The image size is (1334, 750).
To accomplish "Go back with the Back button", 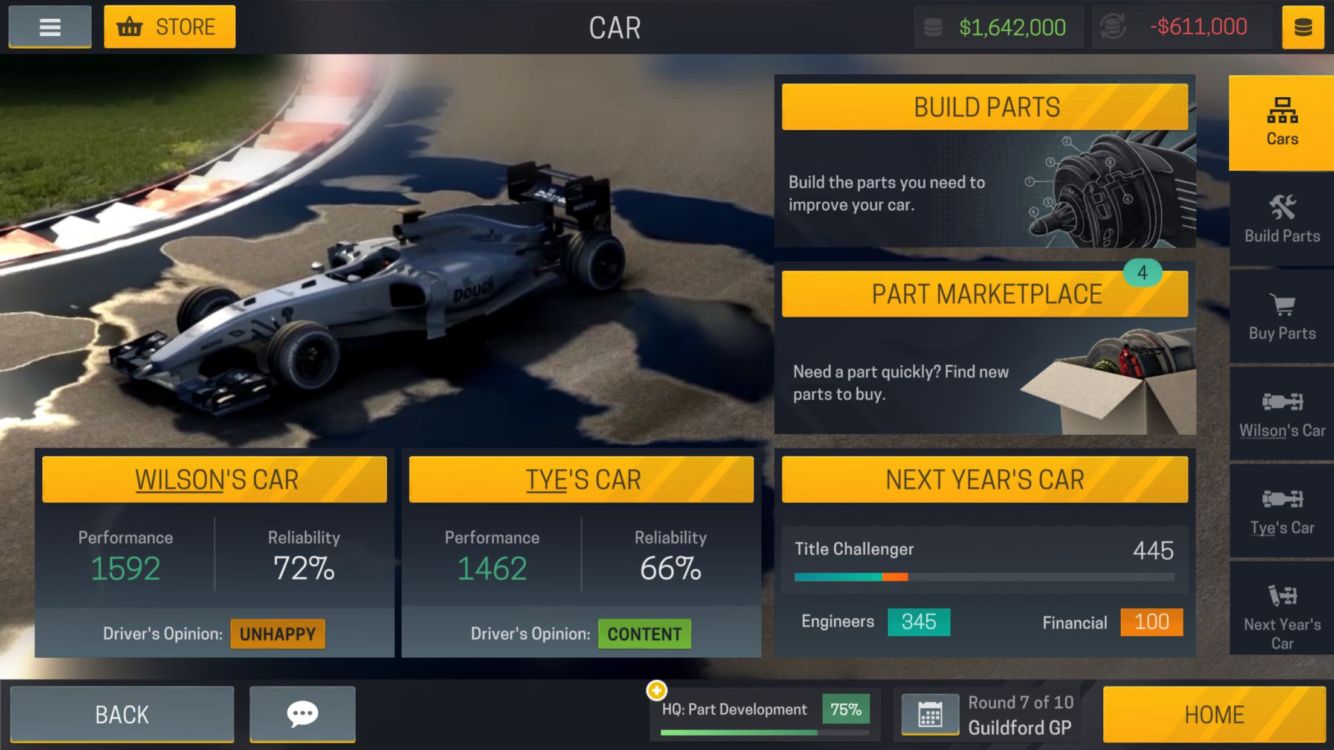I will [122, 714].
